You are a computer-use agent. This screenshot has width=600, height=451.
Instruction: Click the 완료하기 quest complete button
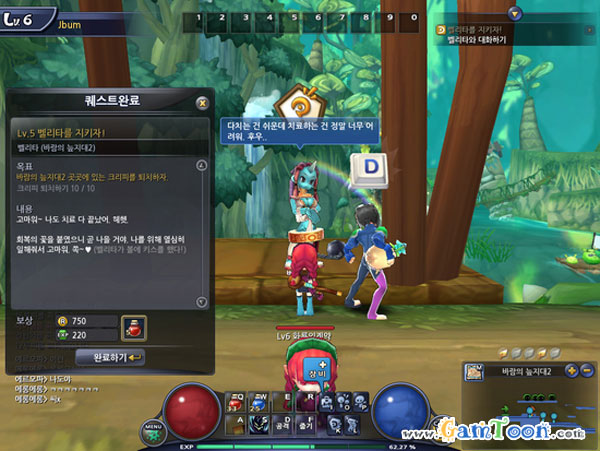[x=118, y=356]
